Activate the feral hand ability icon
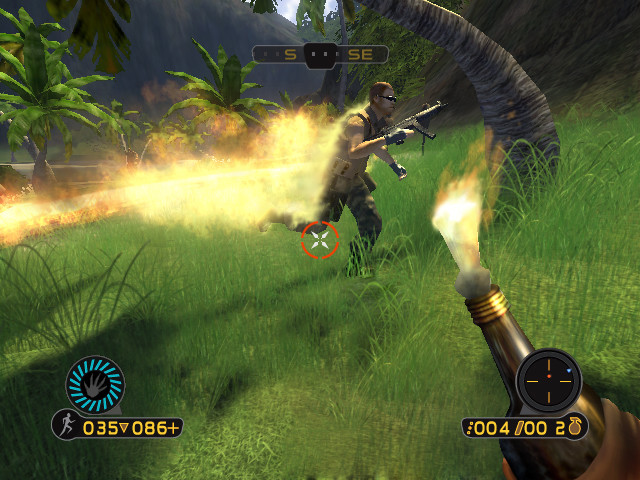This screenshot has height=480, width=640. click(95, 383)
